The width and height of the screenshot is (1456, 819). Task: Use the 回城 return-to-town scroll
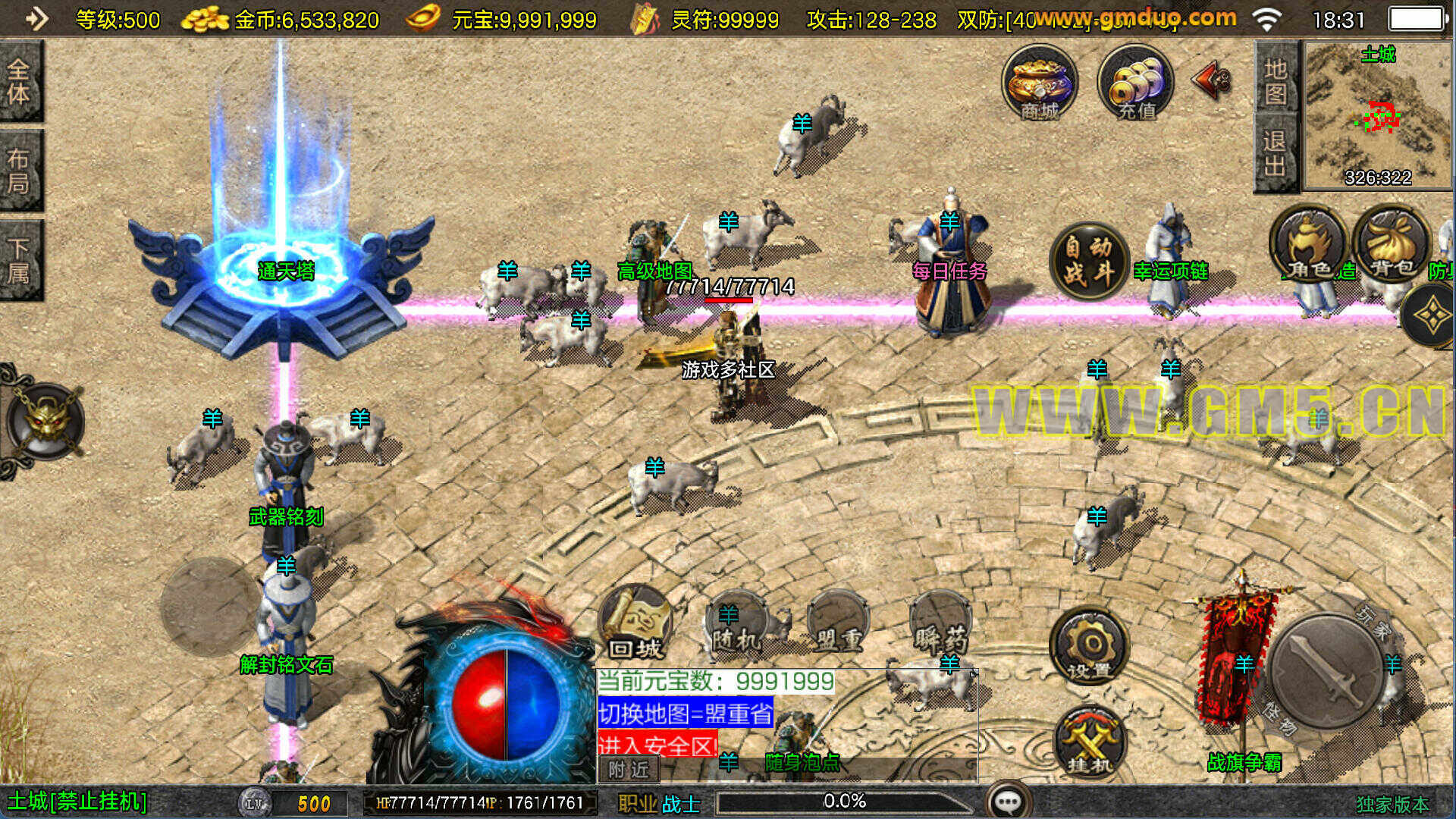(635, 623)
